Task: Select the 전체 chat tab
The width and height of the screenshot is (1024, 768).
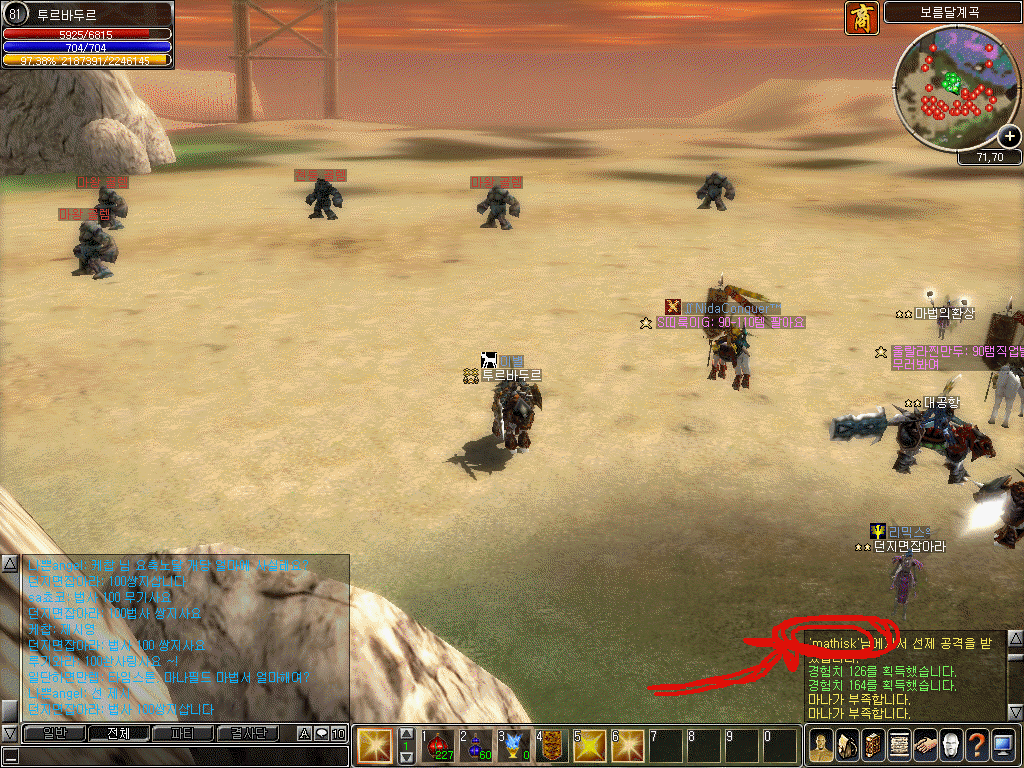Action: 117,734
